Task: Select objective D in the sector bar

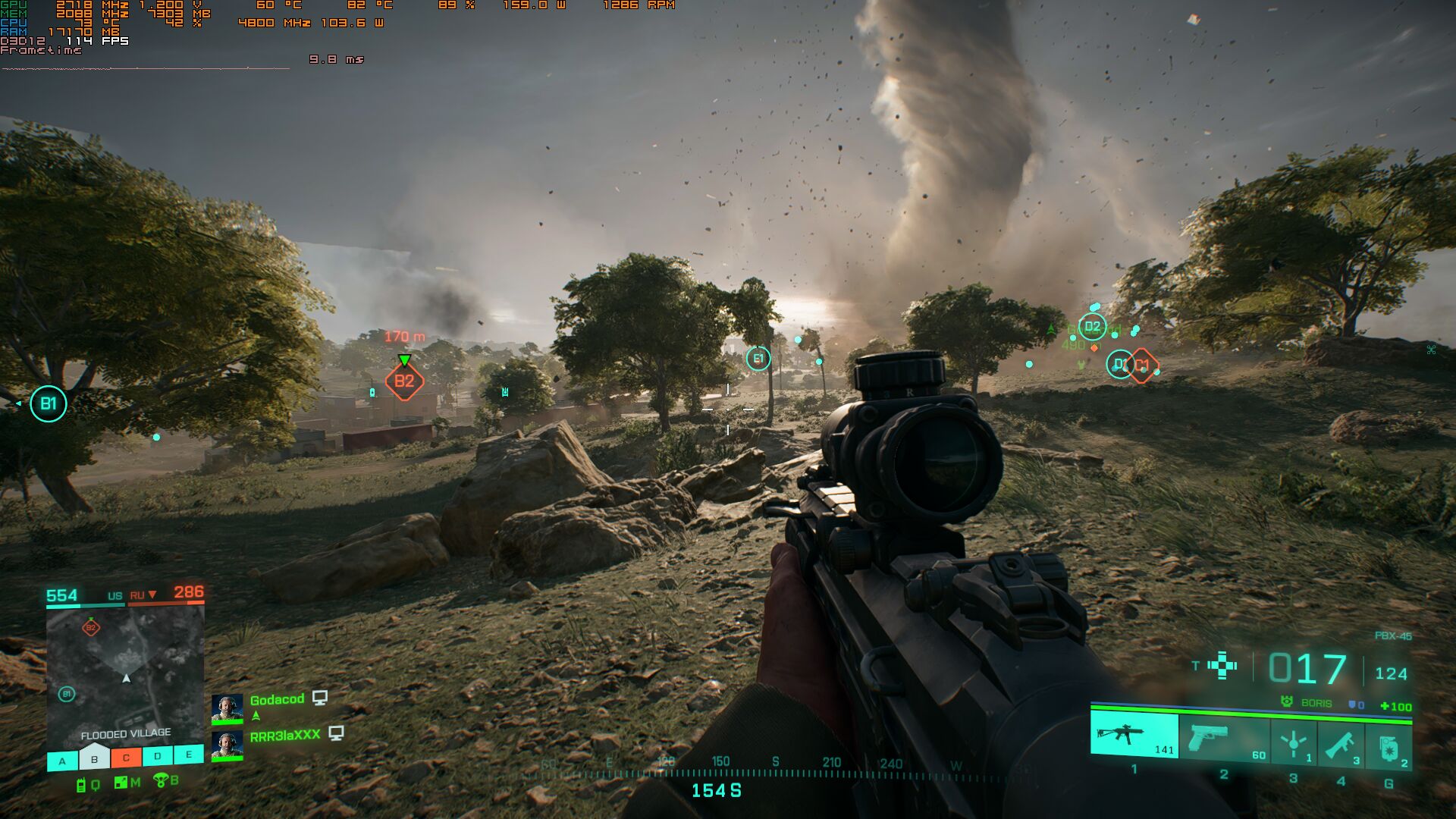Action: point(157,756)
